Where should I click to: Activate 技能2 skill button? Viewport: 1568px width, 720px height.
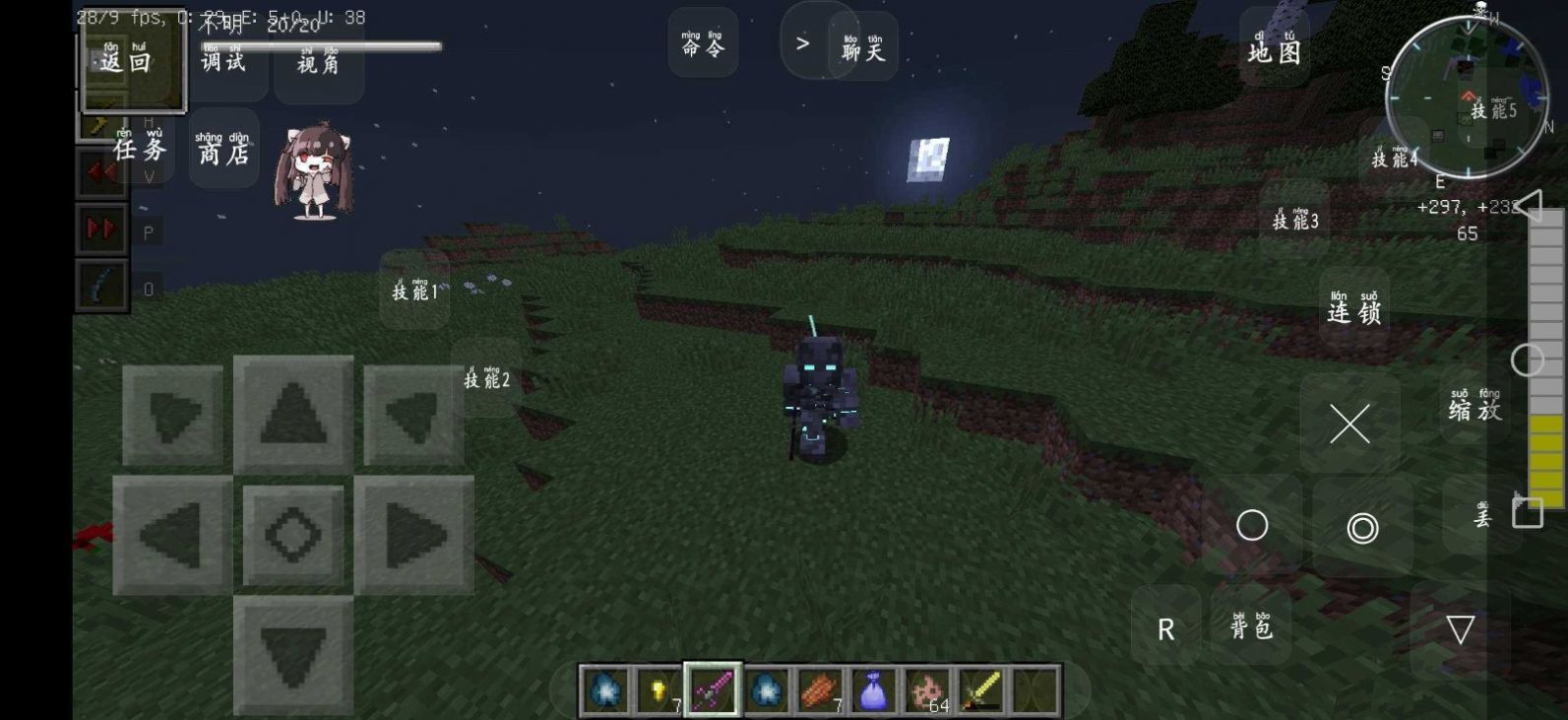point(487,378)
